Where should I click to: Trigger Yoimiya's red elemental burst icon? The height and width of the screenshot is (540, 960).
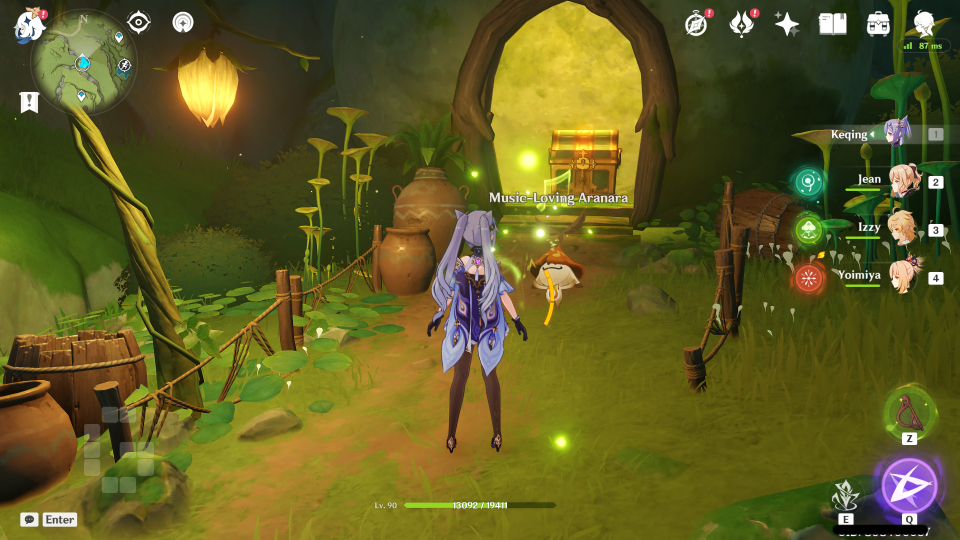click(x=808, y=277)
